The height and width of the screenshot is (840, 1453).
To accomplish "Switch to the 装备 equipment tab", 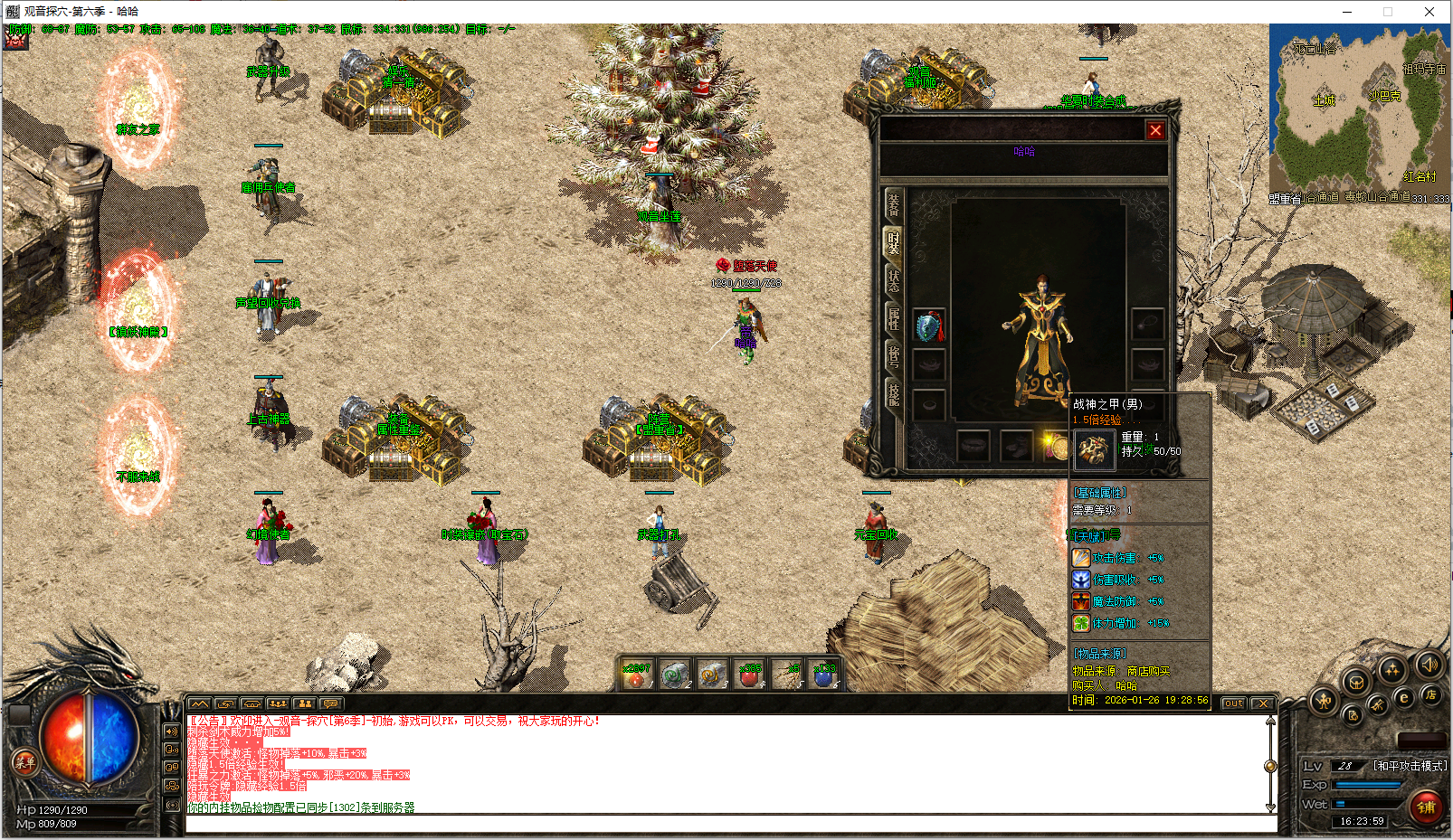I will pyautogui.click(x=894, y=204).
